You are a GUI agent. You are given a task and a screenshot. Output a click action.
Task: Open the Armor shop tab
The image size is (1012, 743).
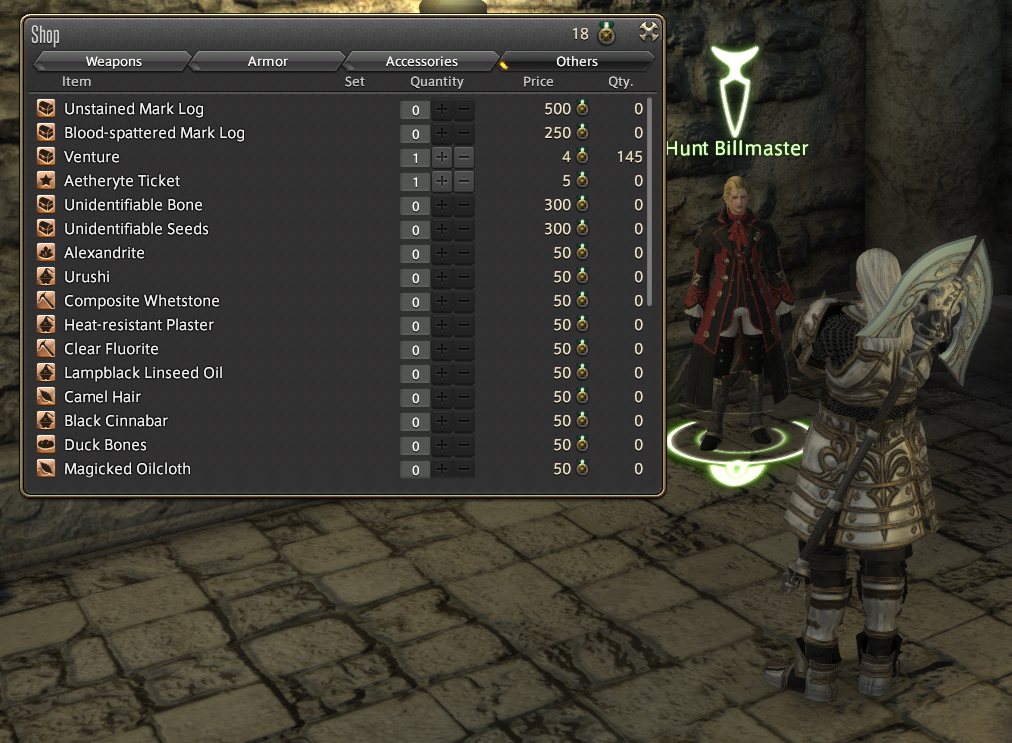tap(267, 62)
